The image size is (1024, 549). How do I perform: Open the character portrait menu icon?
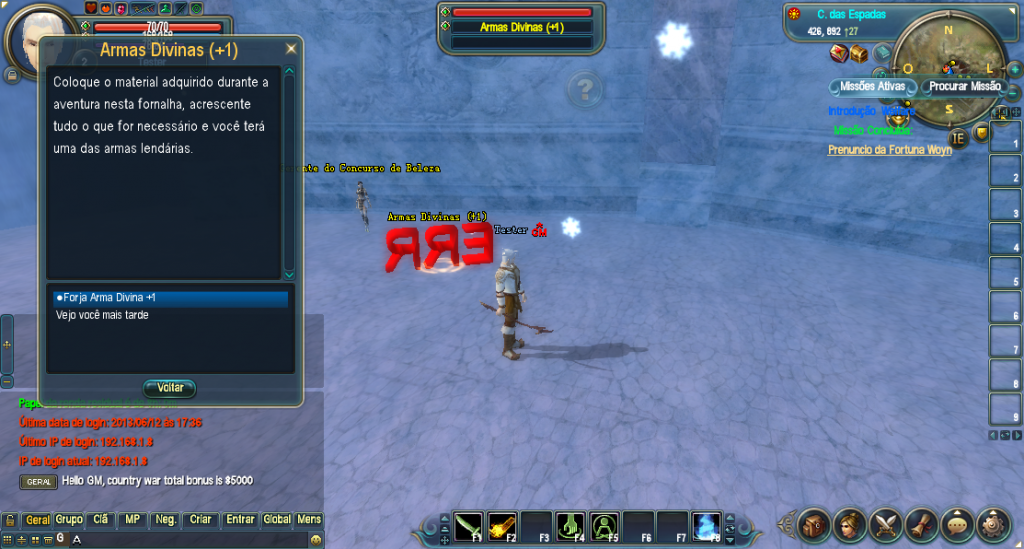tap(851, 523)
